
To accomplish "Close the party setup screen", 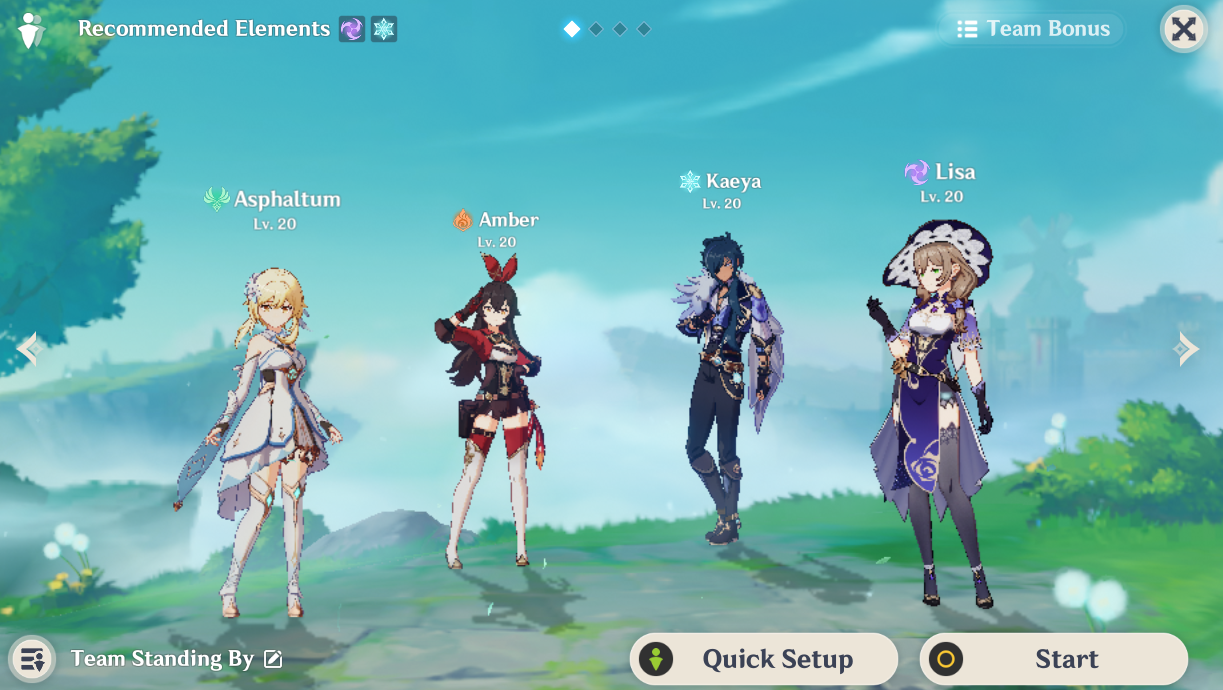I will pyautogui.click(x=1183, y=29).
